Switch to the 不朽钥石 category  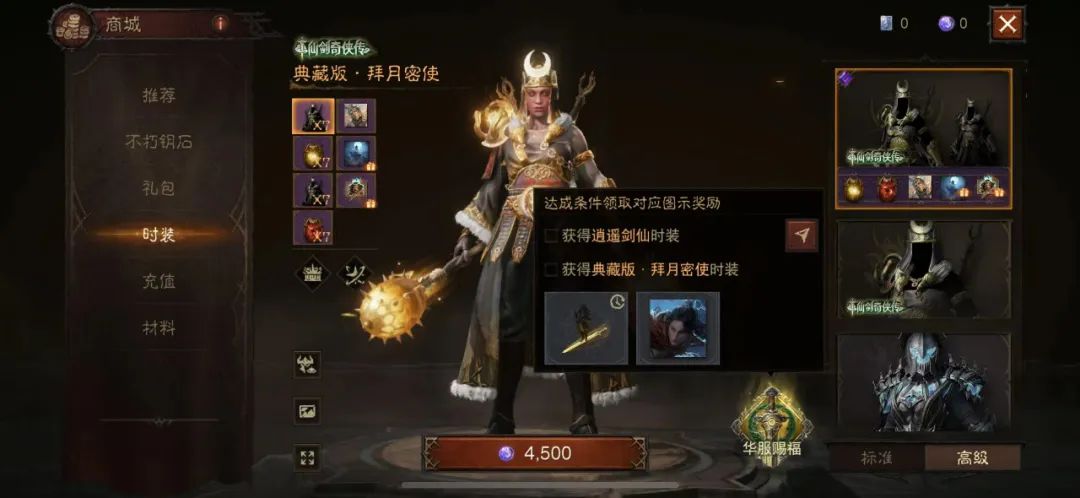[x=158, y=141]
